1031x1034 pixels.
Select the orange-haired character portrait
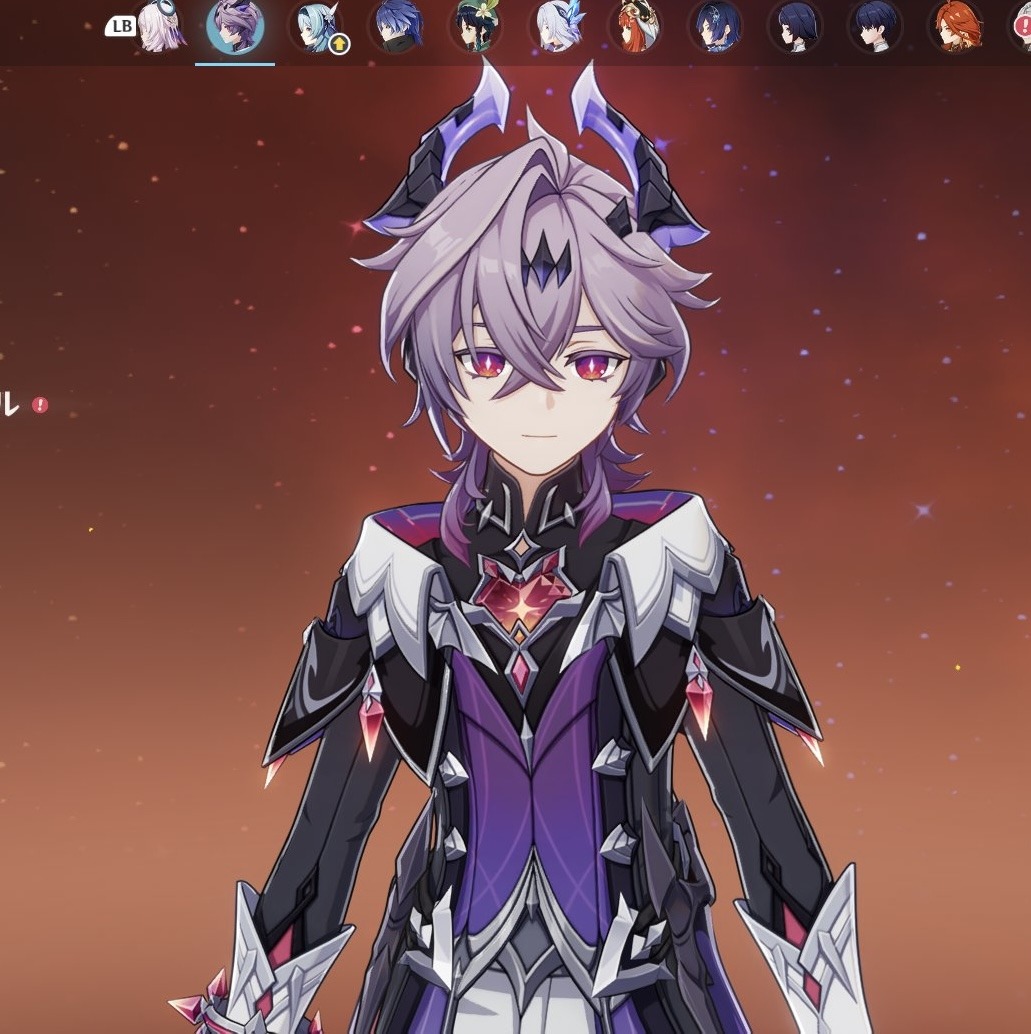pyautogui.click(x=955, y=27)
